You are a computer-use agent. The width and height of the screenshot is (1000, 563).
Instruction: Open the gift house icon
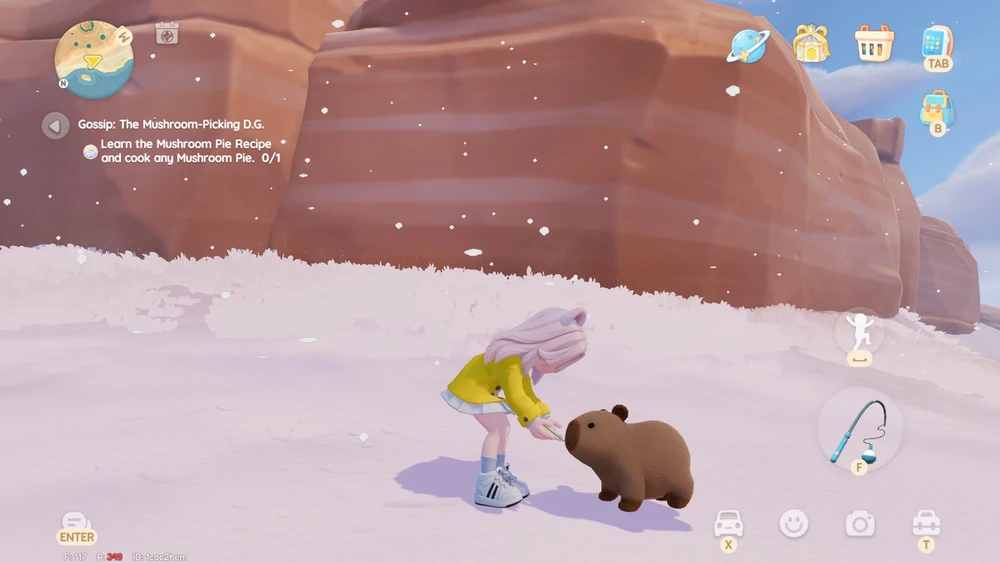[x=811, y=43]
